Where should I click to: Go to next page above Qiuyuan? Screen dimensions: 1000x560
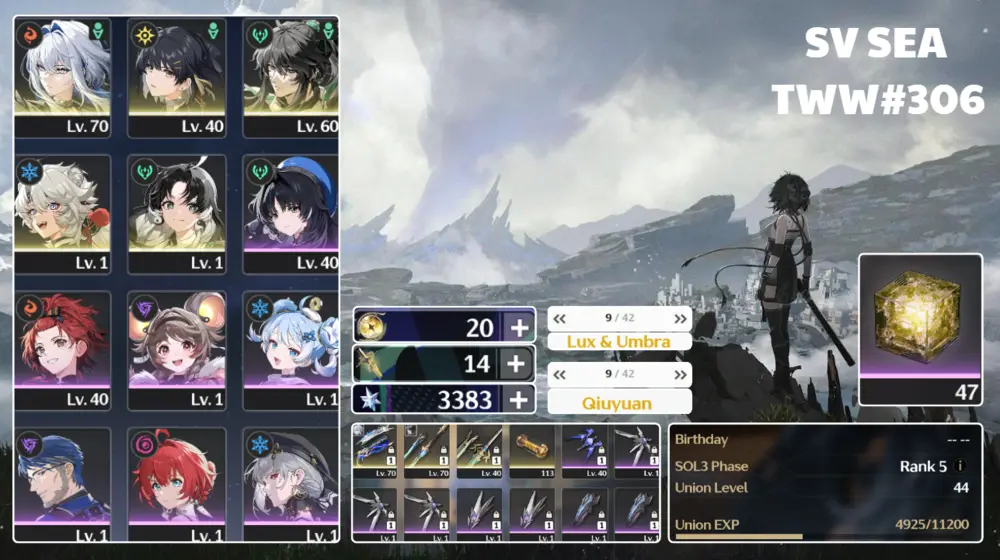[x=681, y=376]
